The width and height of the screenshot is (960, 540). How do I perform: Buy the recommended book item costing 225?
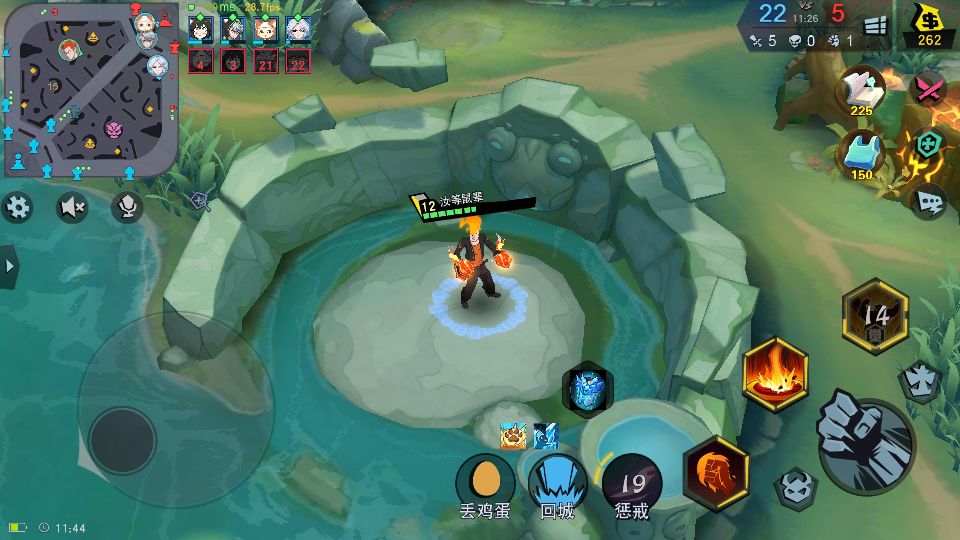point(861,91)
